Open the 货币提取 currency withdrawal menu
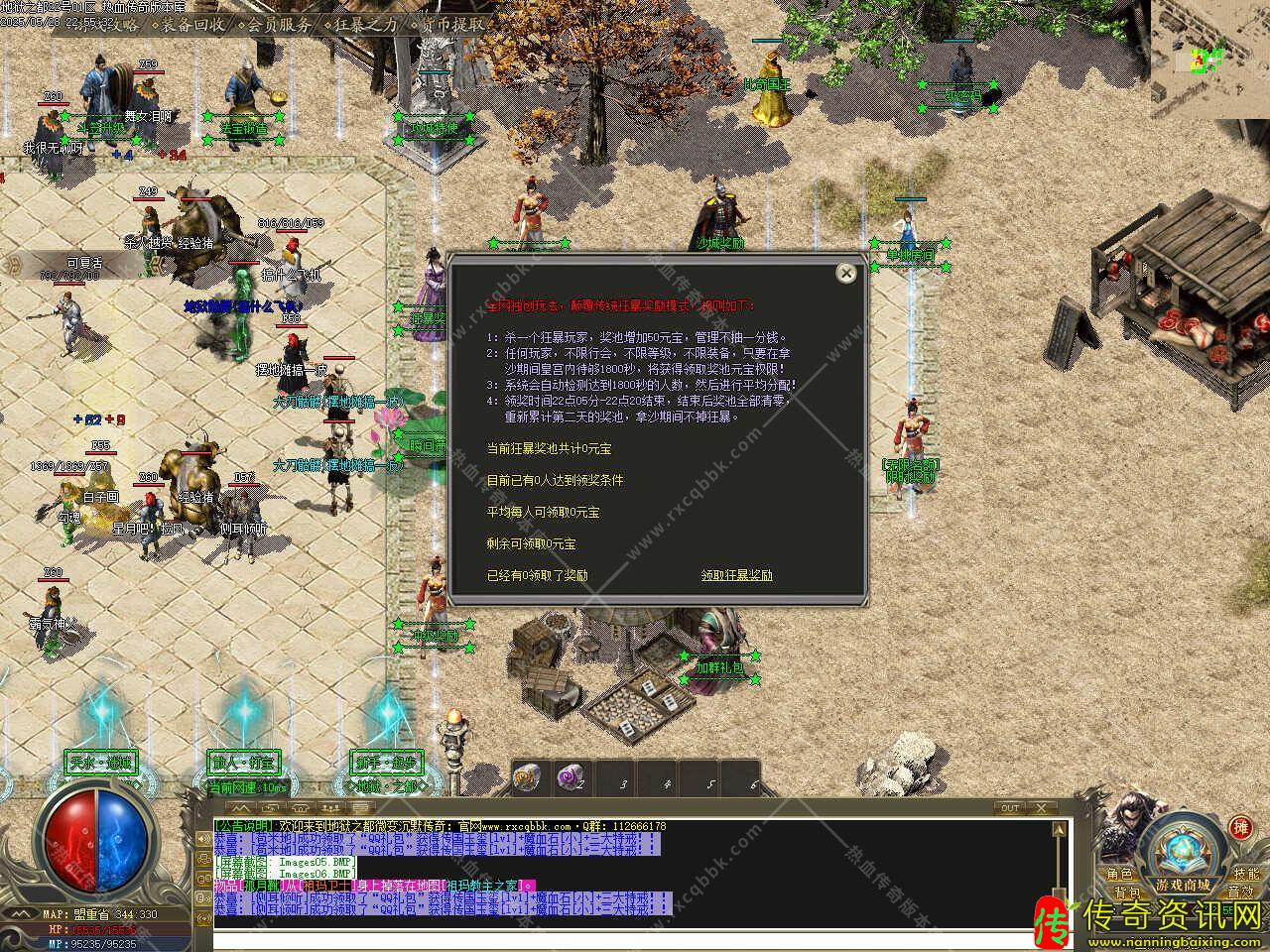The image size is (1270, 952). click(x=452, y=25)
